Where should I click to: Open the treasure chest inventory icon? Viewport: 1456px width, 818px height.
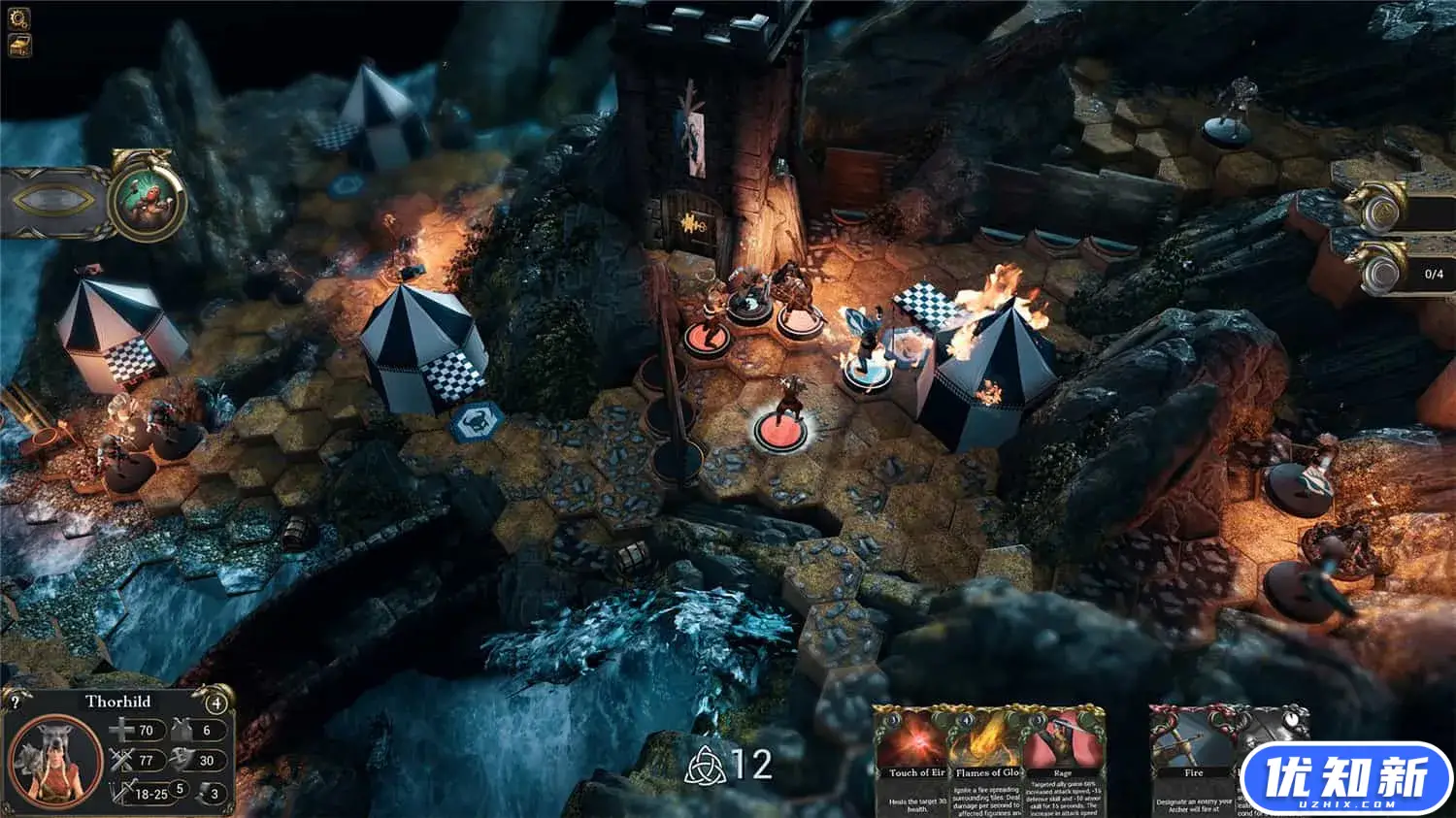[x=19, y=45]
